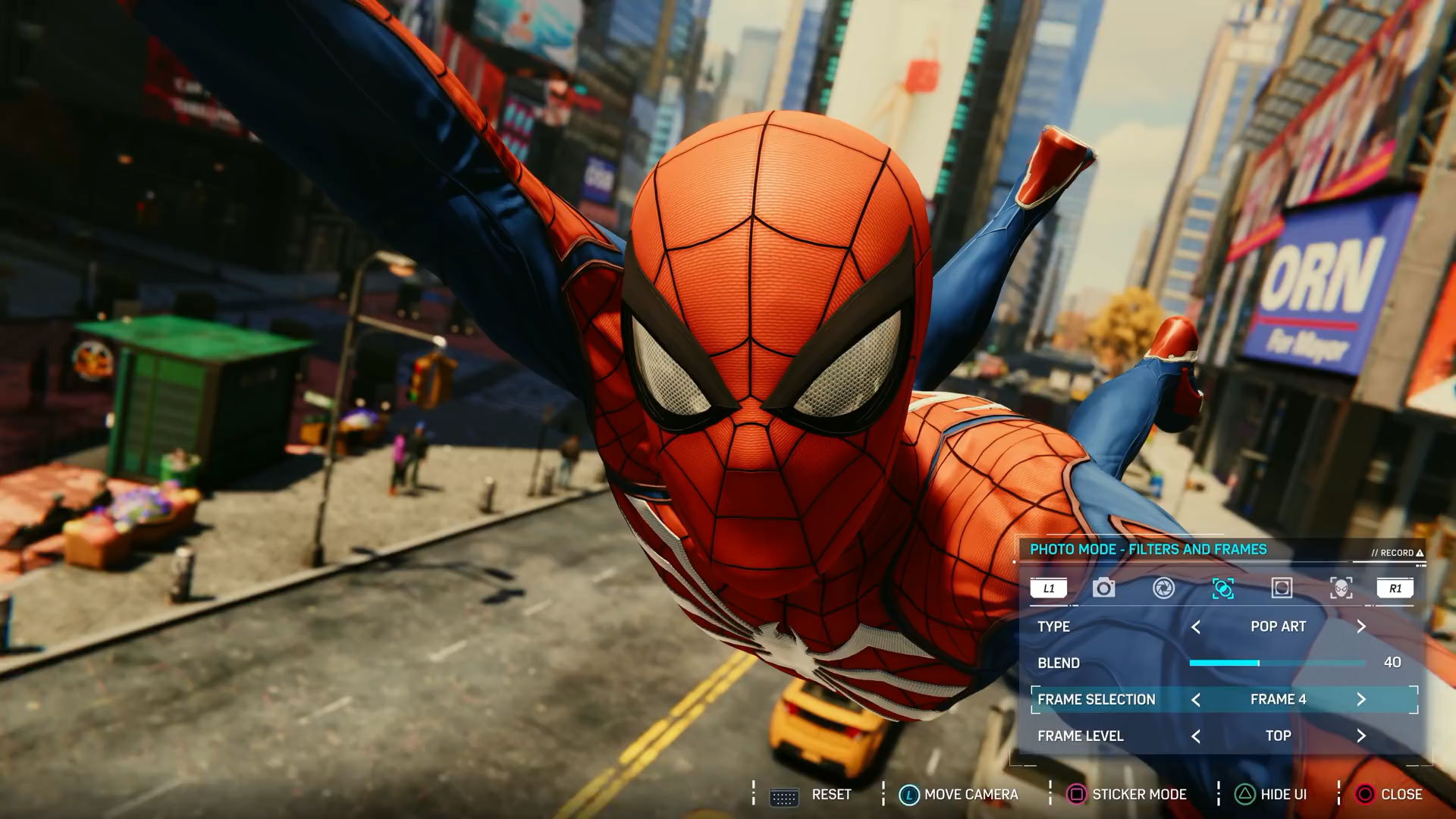1456x819 pixels.
Task: Open the aperture lens settings tab
Action: pos(1163,588)
